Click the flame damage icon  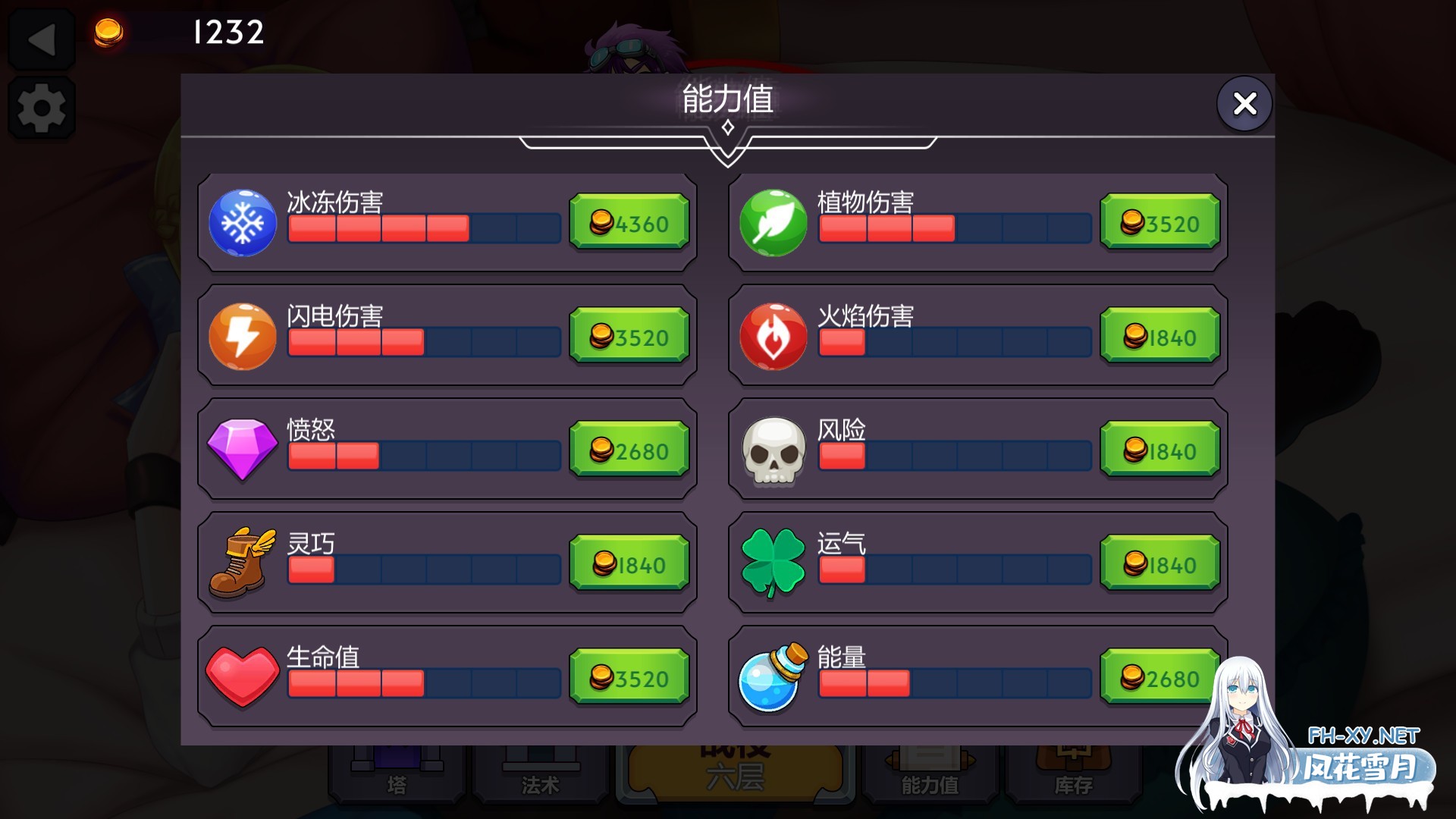click(773, 337)
